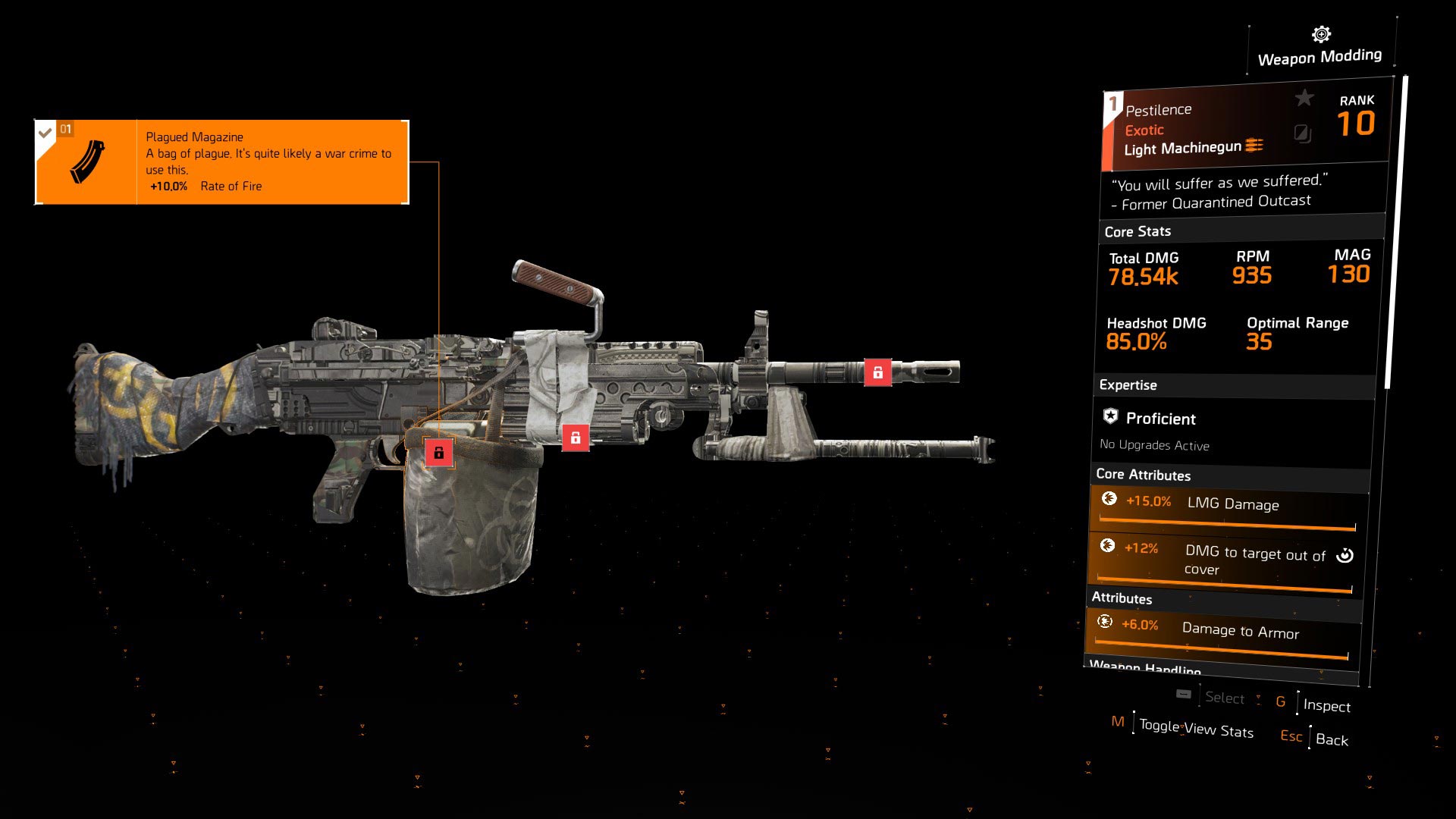Image resolution: width=1456 pixels, height=819 pixels.
Task: Select the locked magazine slot on the ammo pouch
Action: pyautogui.click(x=438, y=453)
